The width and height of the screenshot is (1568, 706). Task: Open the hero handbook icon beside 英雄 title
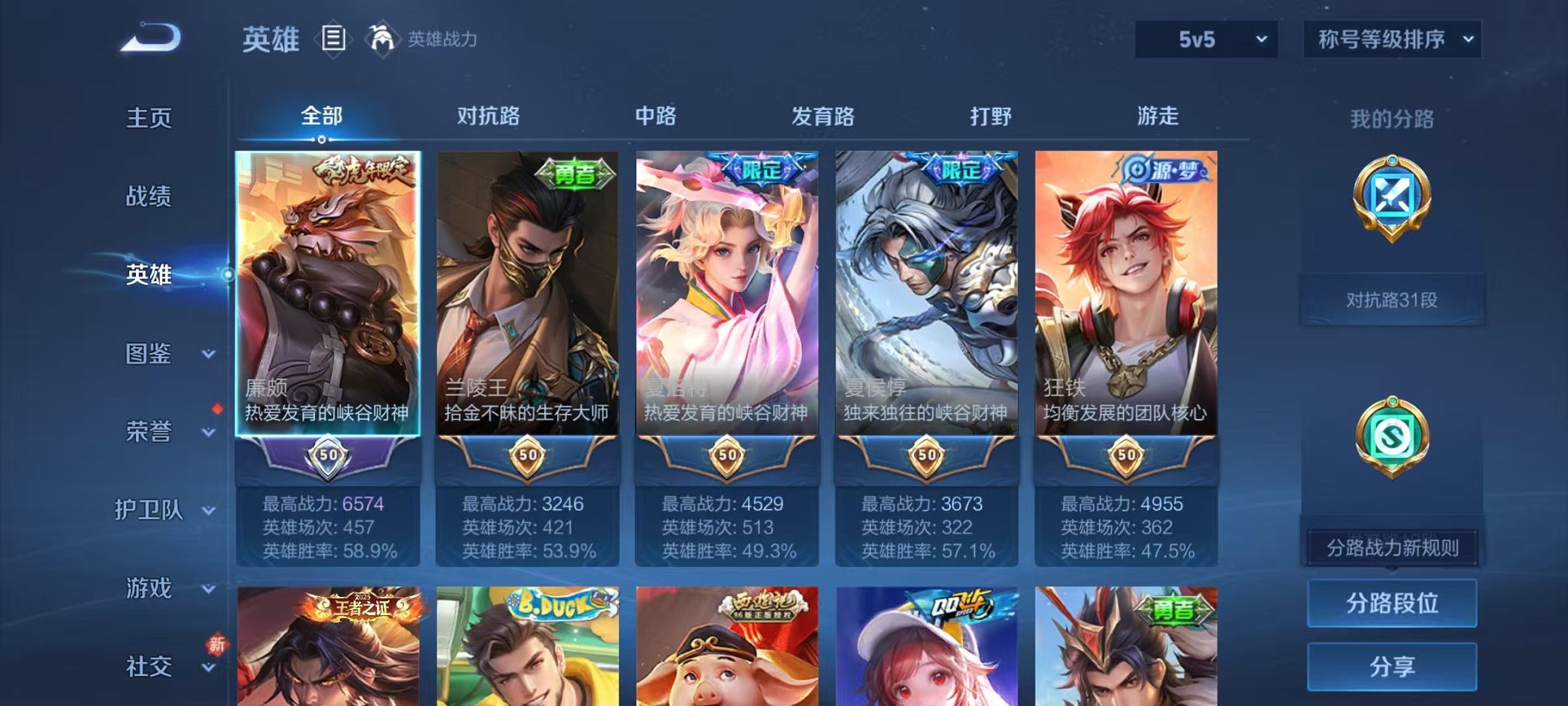(x=334, y=39)
